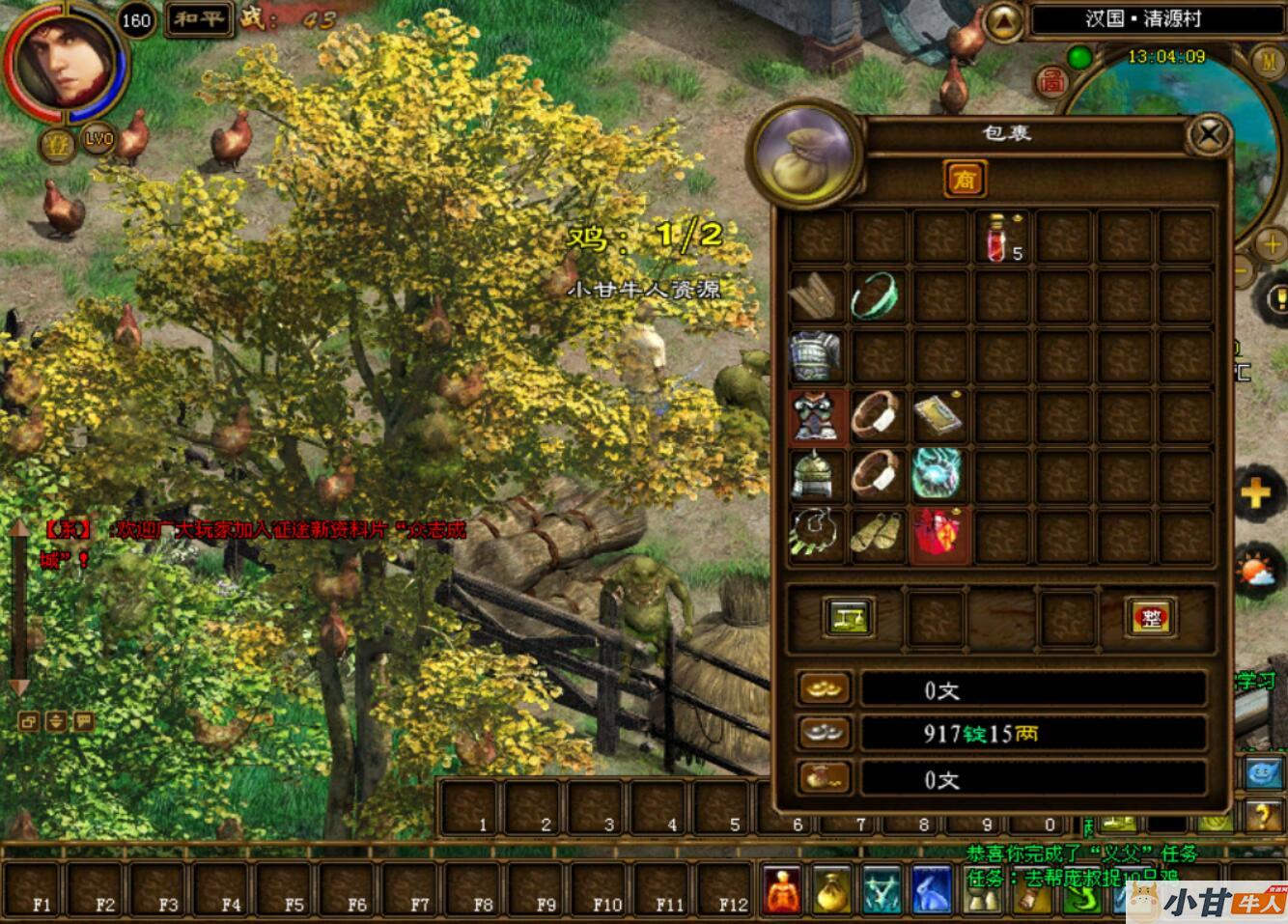This screenshot has height=924, width=1288.
Task: Open the blue rabbit mount icon
Action: pyautogui.click(x=933, y=889)
